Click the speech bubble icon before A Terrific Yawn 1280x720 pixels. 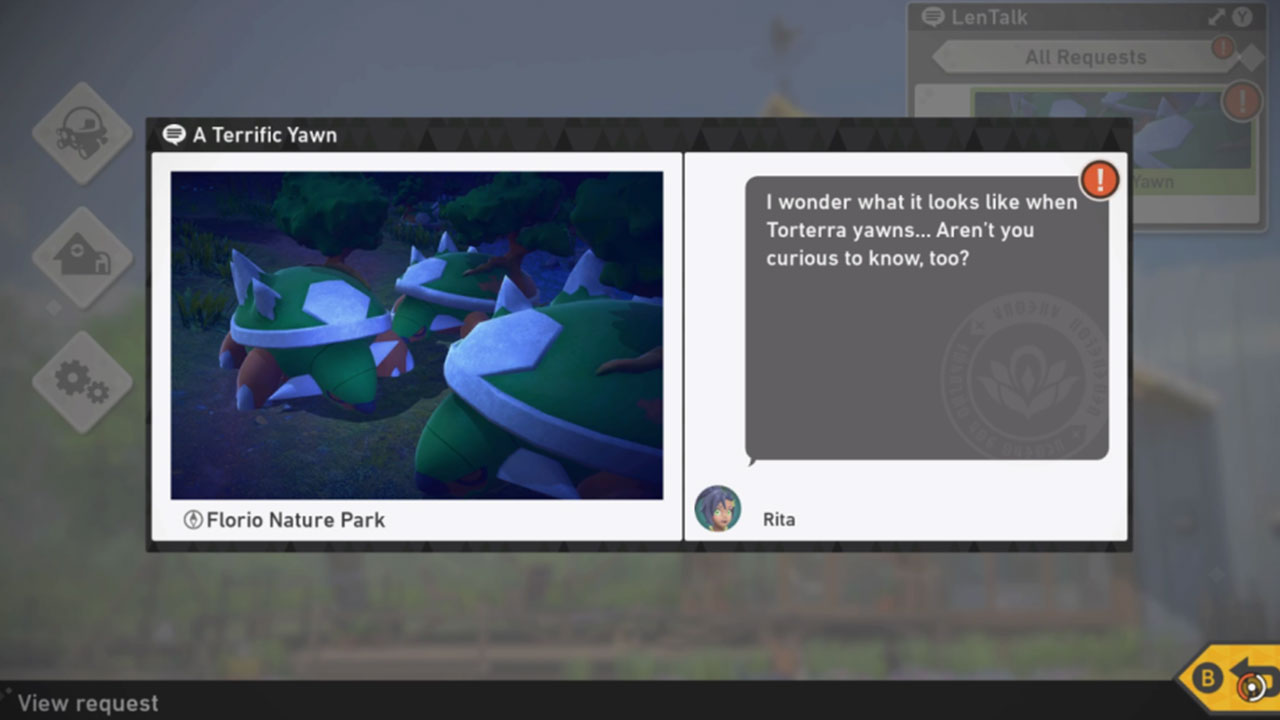click(175, 134)
